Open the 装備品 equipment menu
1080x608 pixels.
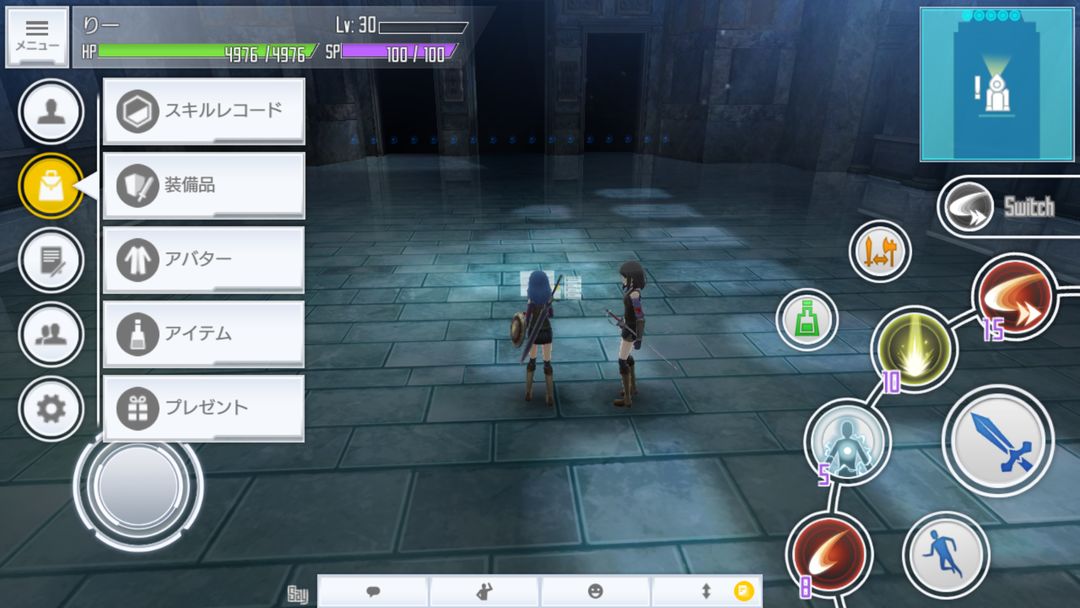point(203,185)
